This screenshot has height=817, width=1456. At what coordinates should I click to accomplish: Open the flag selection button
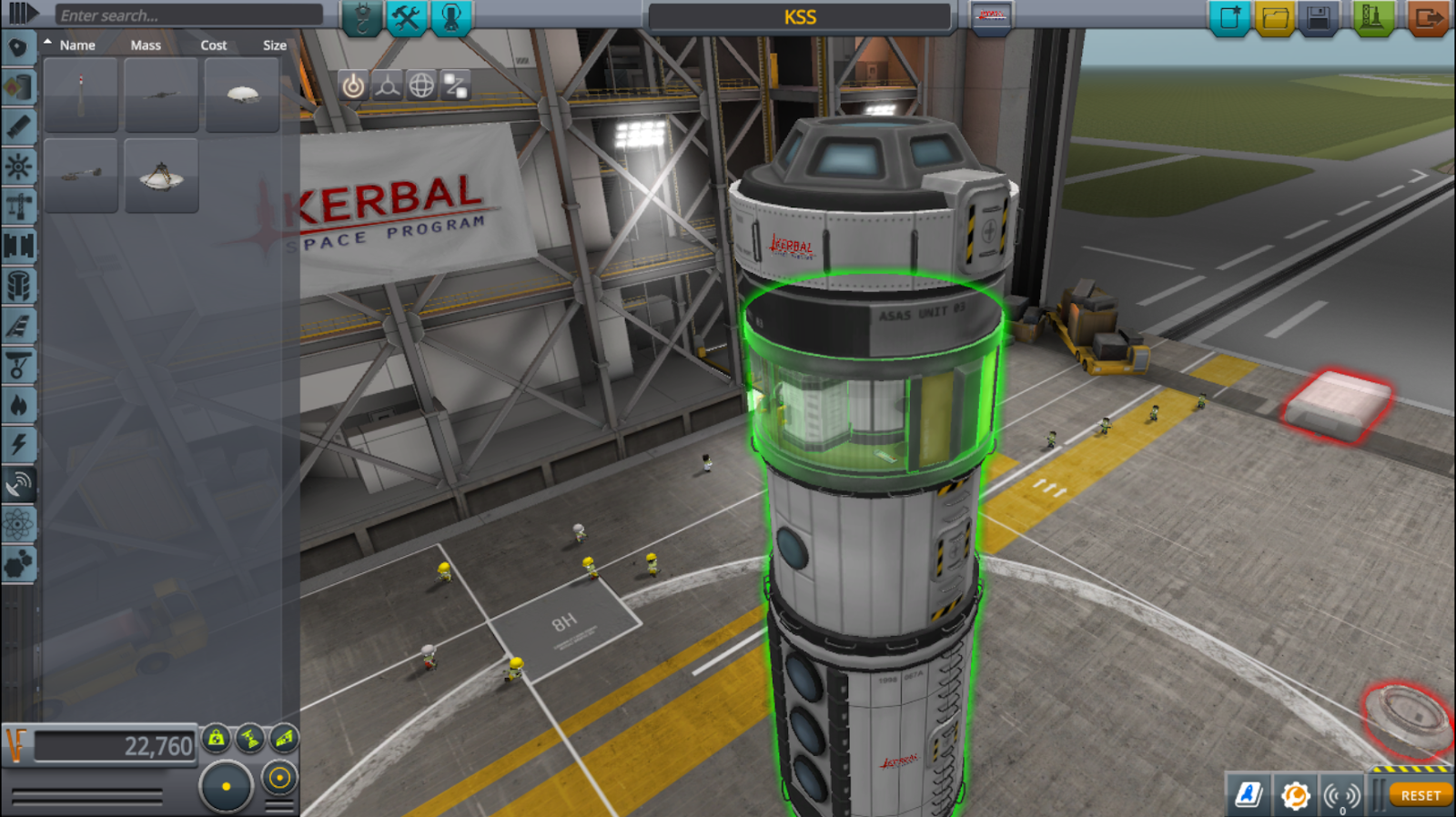tap(991, 16)
